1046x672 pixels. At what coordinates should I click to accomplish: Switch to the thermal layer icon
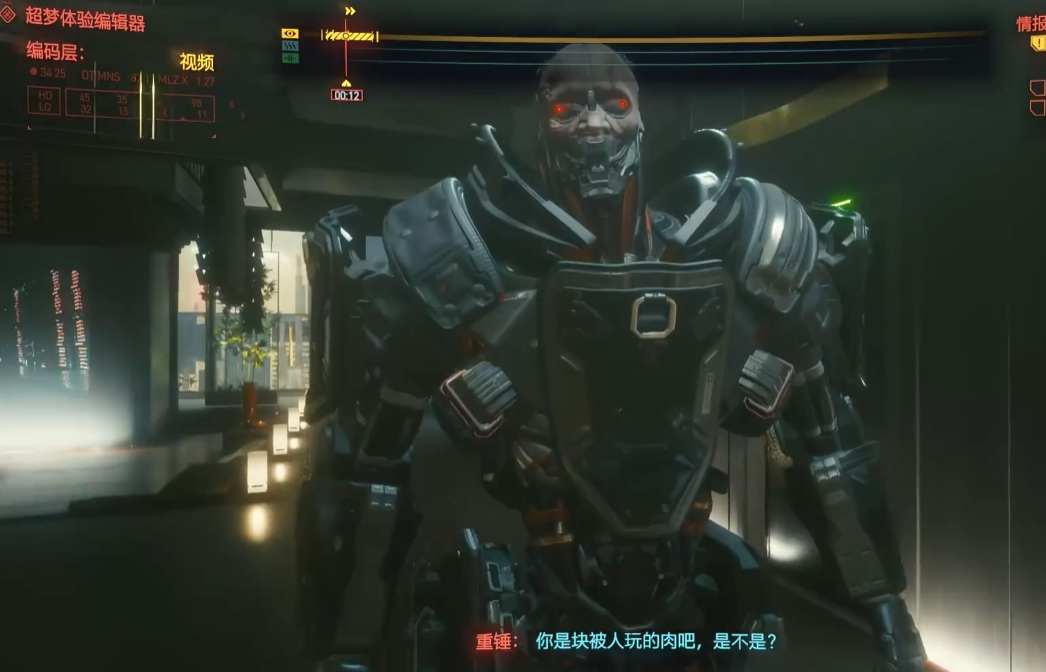290,46
